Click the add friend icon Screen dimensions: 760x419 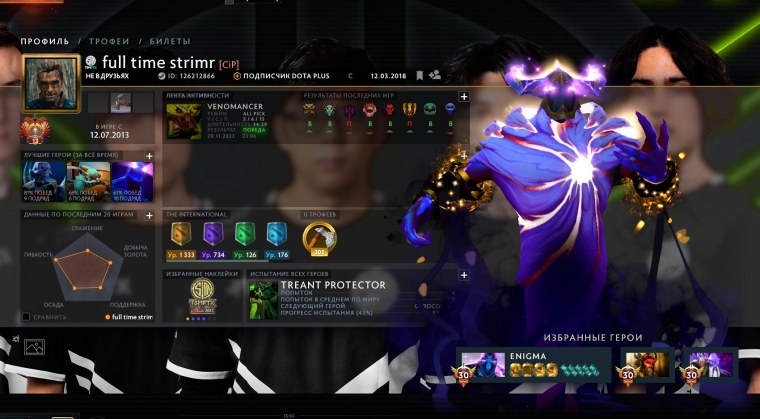[x=435, y=75]
